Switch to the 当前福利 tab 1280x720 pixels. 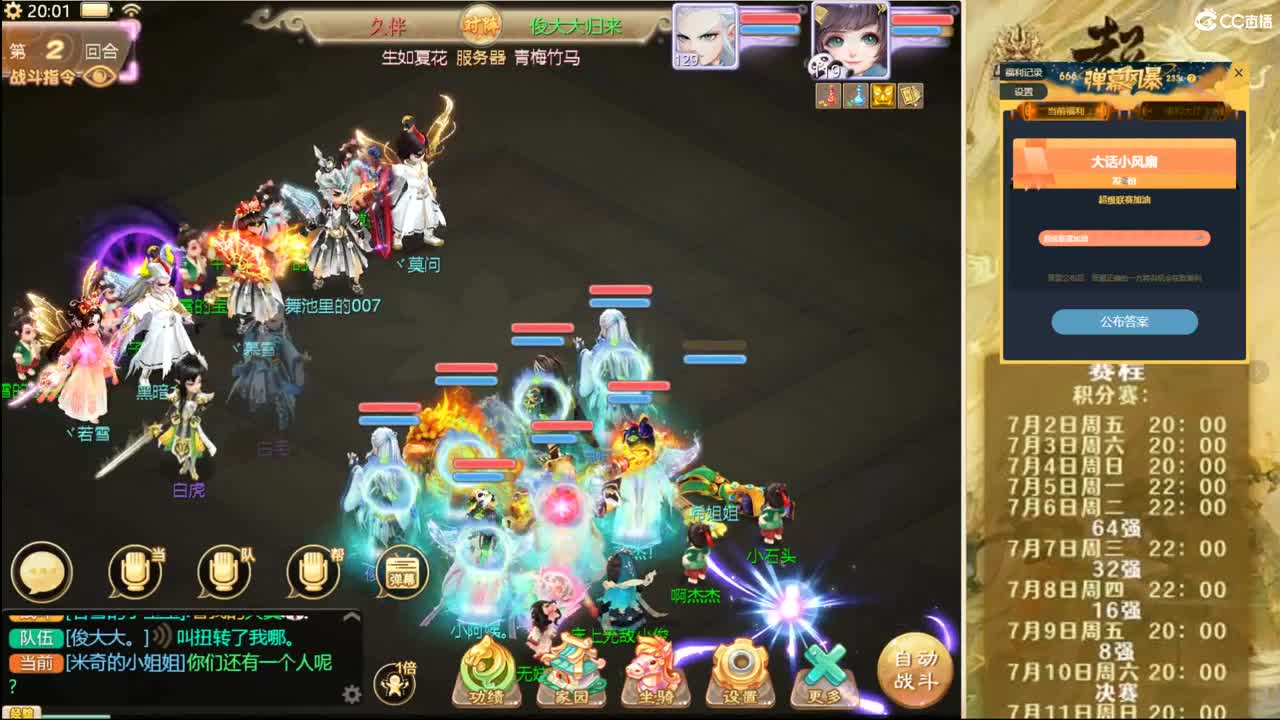[x=1066, y=112]
